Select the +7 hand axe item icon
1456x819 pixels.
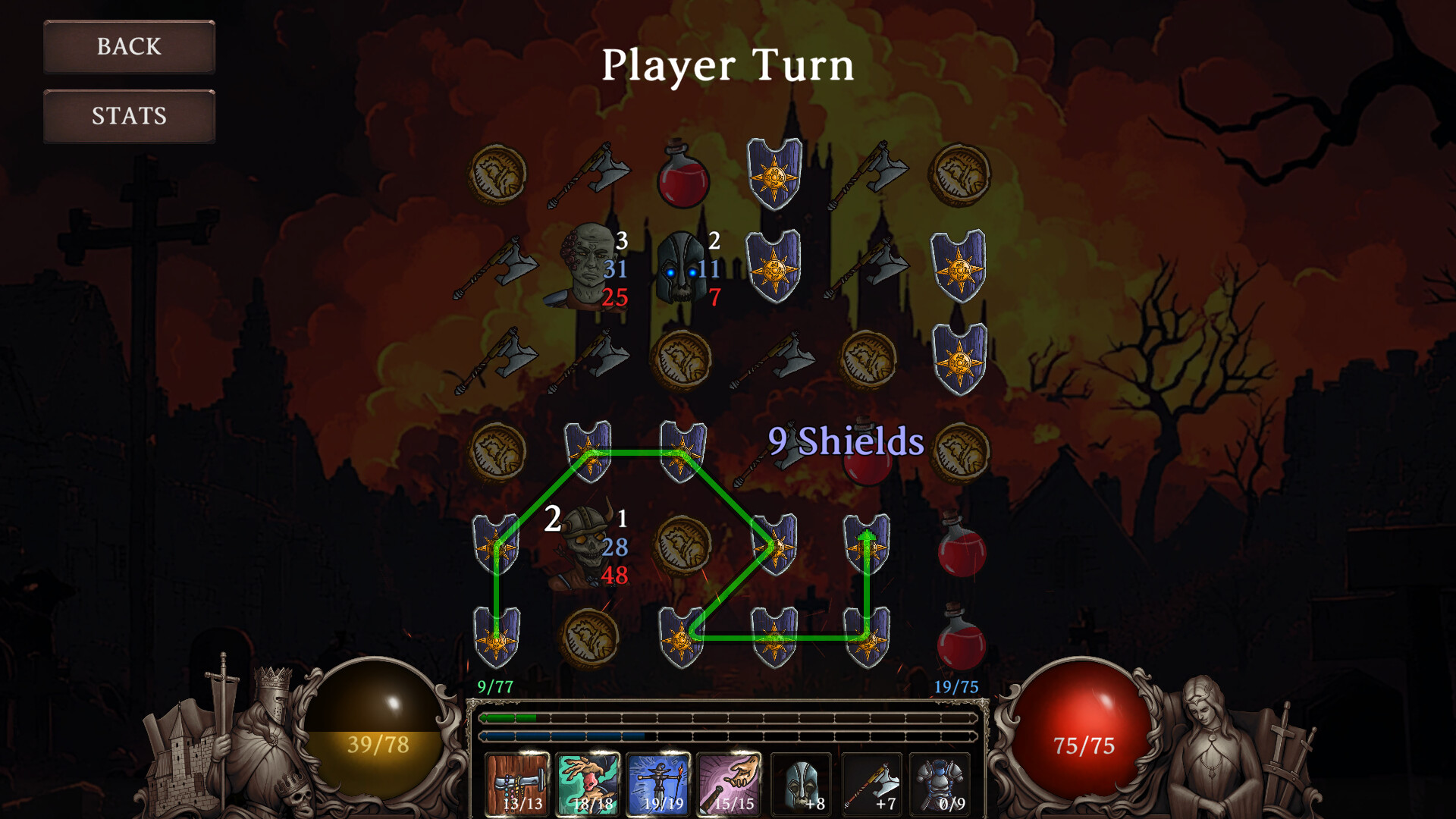coord(871,785)
